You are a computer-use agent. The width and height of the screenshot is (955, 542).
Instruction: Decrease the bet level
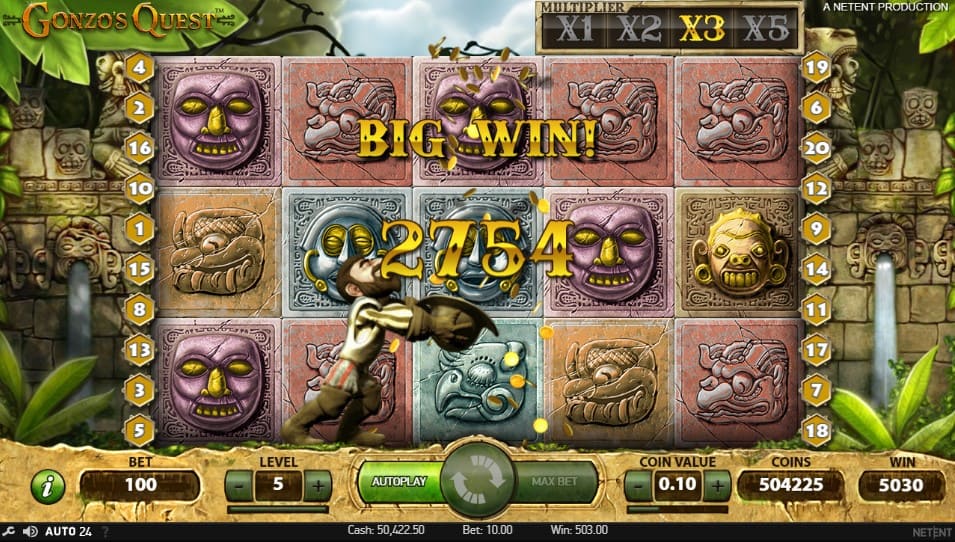pyautogui.click(x=238, y=486)
